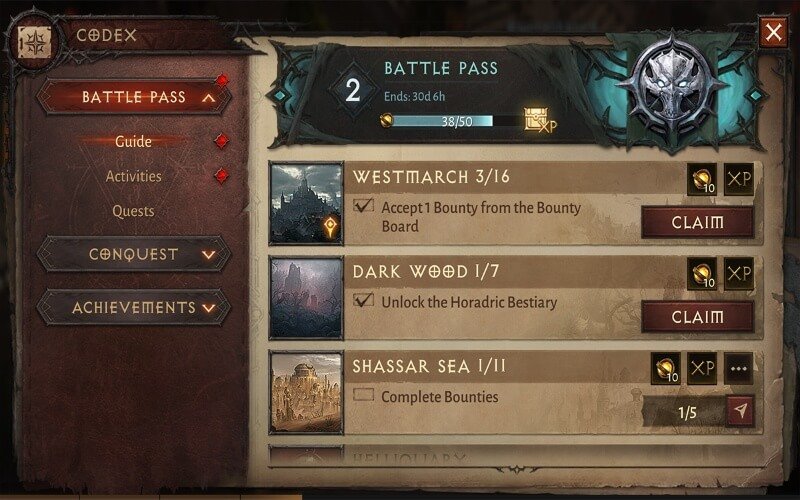View the Westmarch XP reward icon
The width and height of the screenshot is (800, 500).
coord(738,179)
